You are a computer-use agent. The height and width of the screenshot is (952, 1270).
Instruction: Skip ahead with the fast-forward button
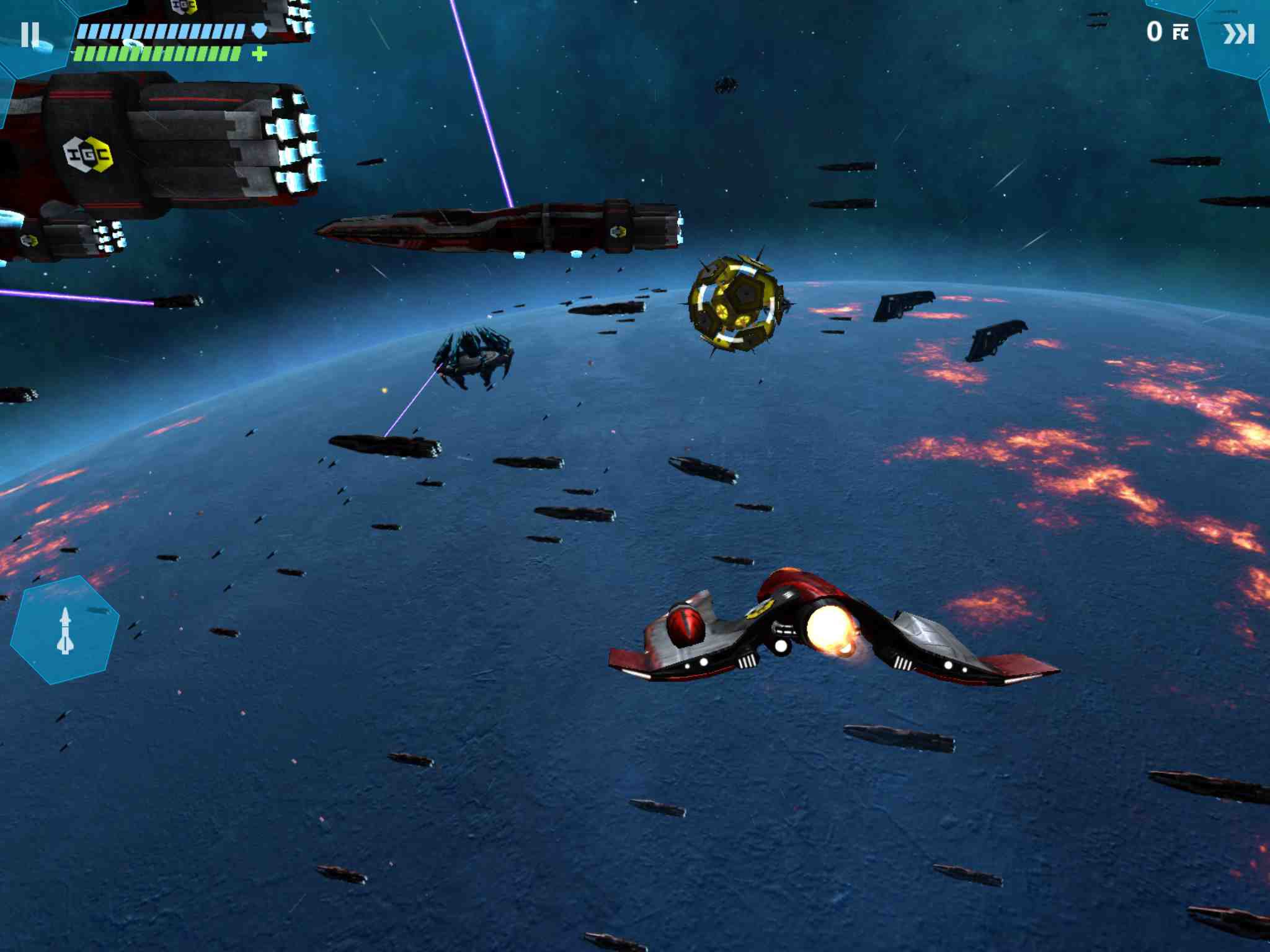[x=1238, y=34]
